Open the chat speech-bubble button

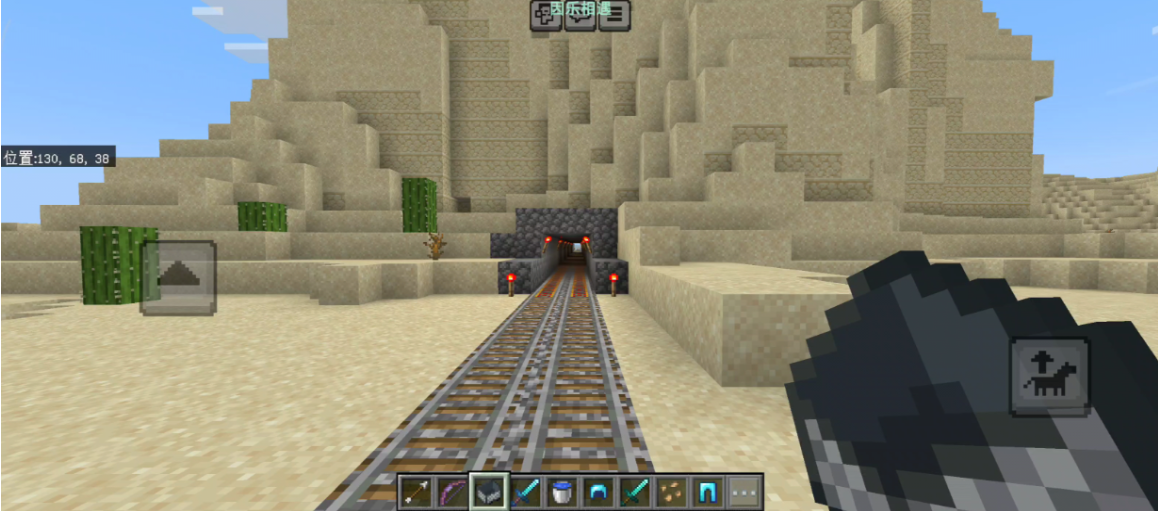580,15
